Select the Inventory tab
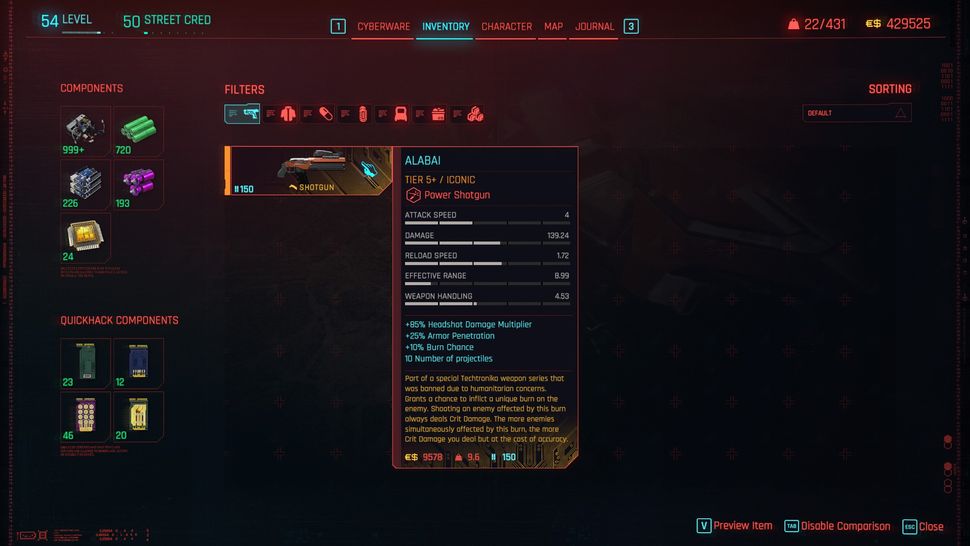The width and height of the screenshot is (970, 546). [x=445, y=26]
